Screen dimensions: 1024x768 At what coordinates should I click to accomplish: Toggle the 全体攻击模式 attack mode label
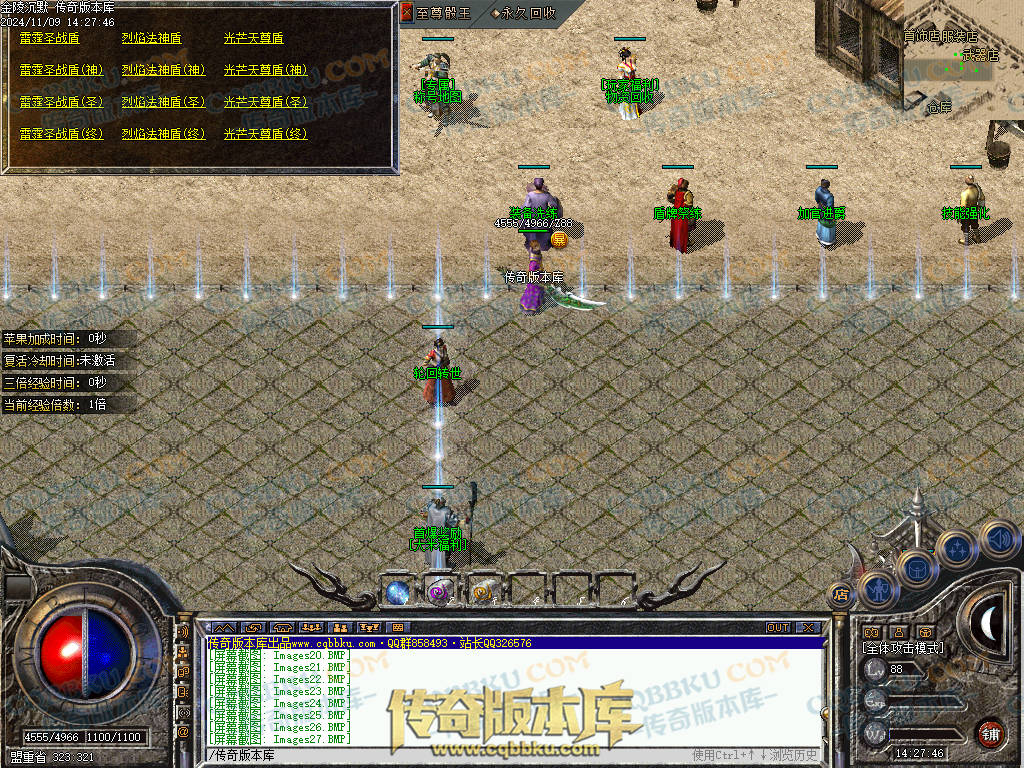(x=902, y=648)
